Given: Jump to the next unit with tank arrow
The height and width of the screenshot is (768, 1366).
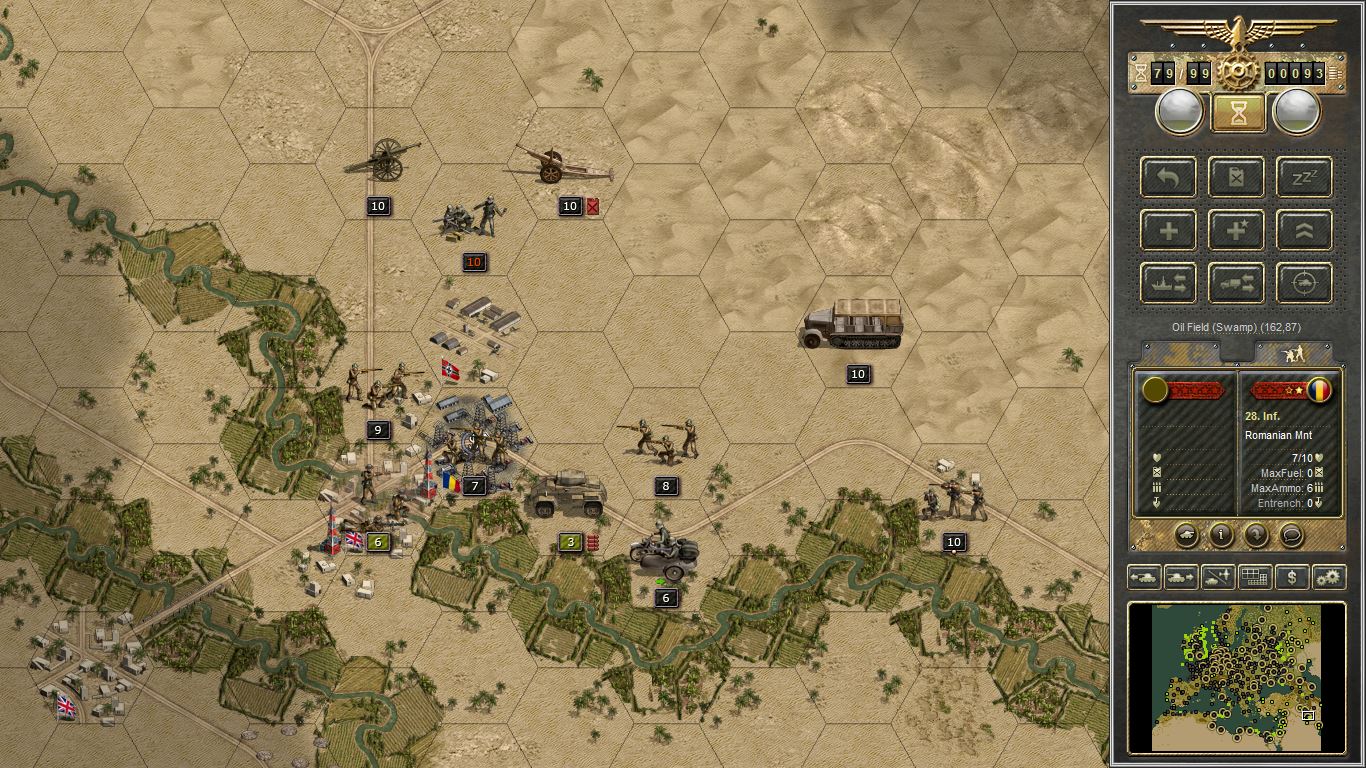Looking at the screenshot, I should coord(1183,578).
